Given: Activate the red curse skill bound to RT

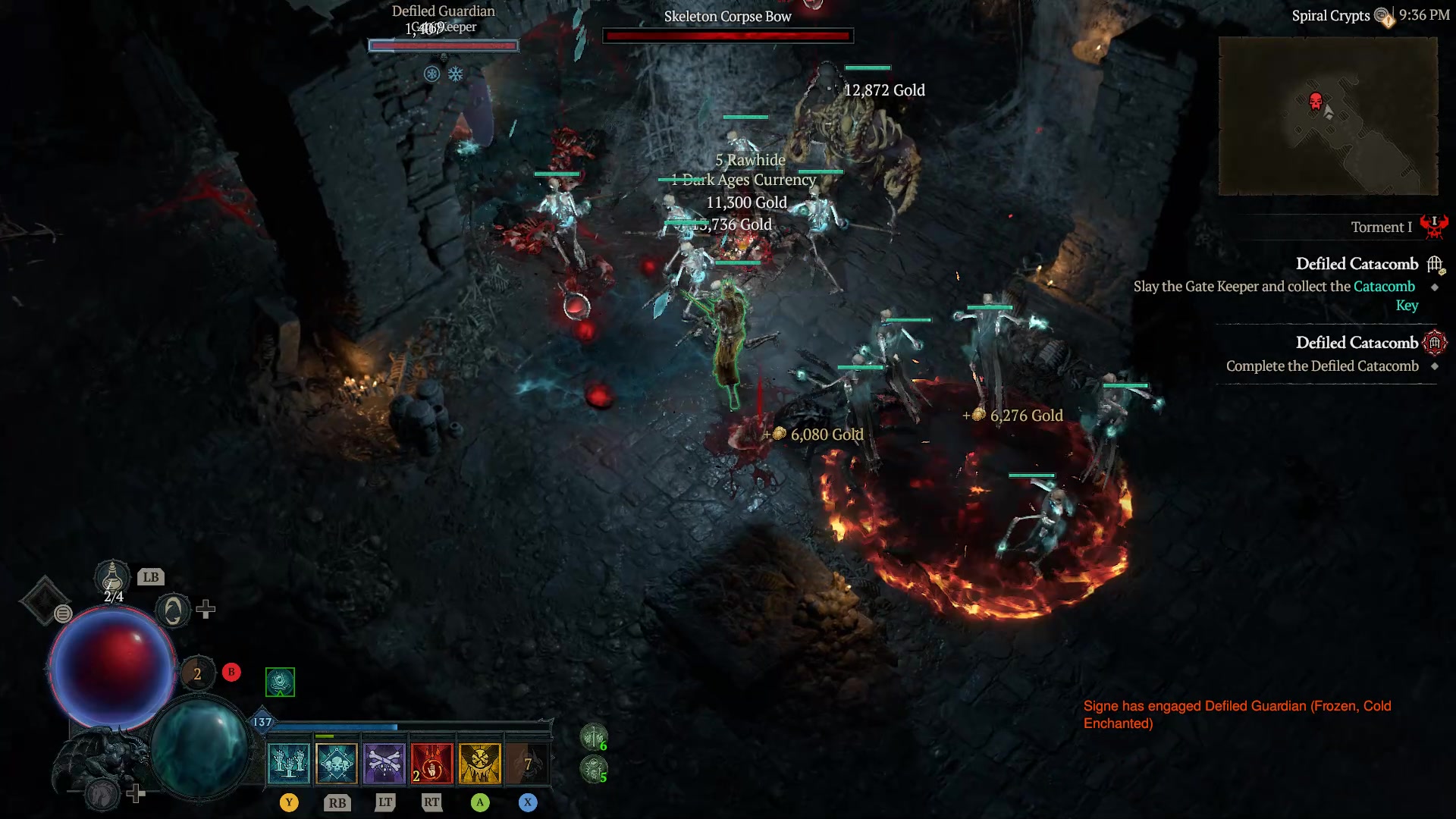Looking at the screenshot, I should pyautogui.click(x=431, y=764).
